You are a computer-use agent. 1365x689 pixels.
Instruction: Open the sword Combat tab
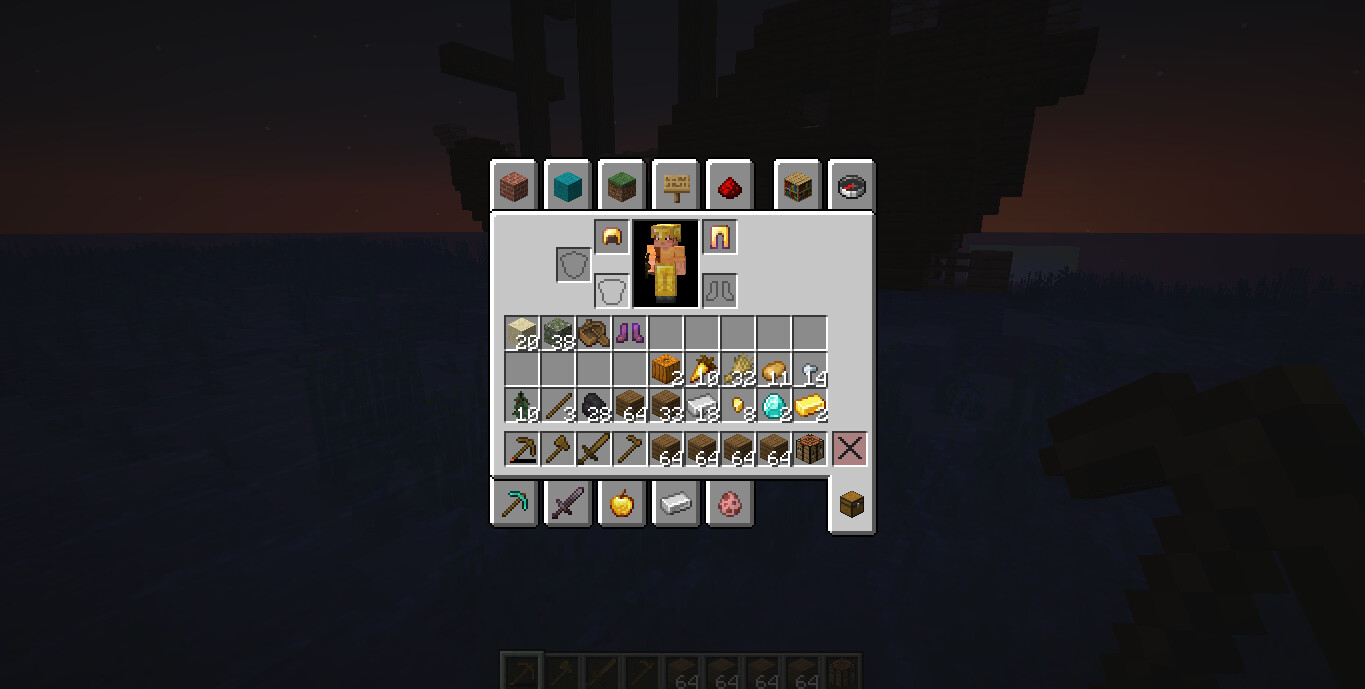[568, 502]
